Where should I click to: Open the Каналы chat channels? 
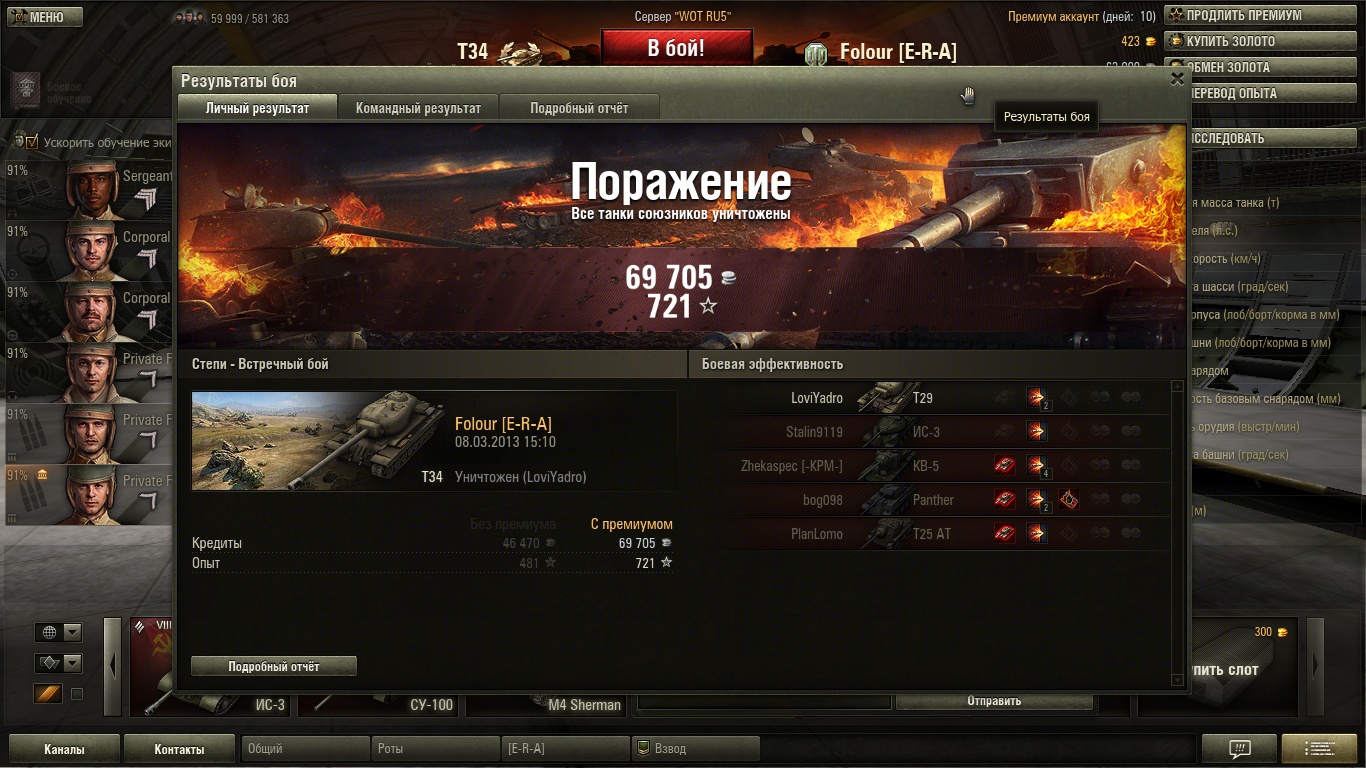click(64, 749)
